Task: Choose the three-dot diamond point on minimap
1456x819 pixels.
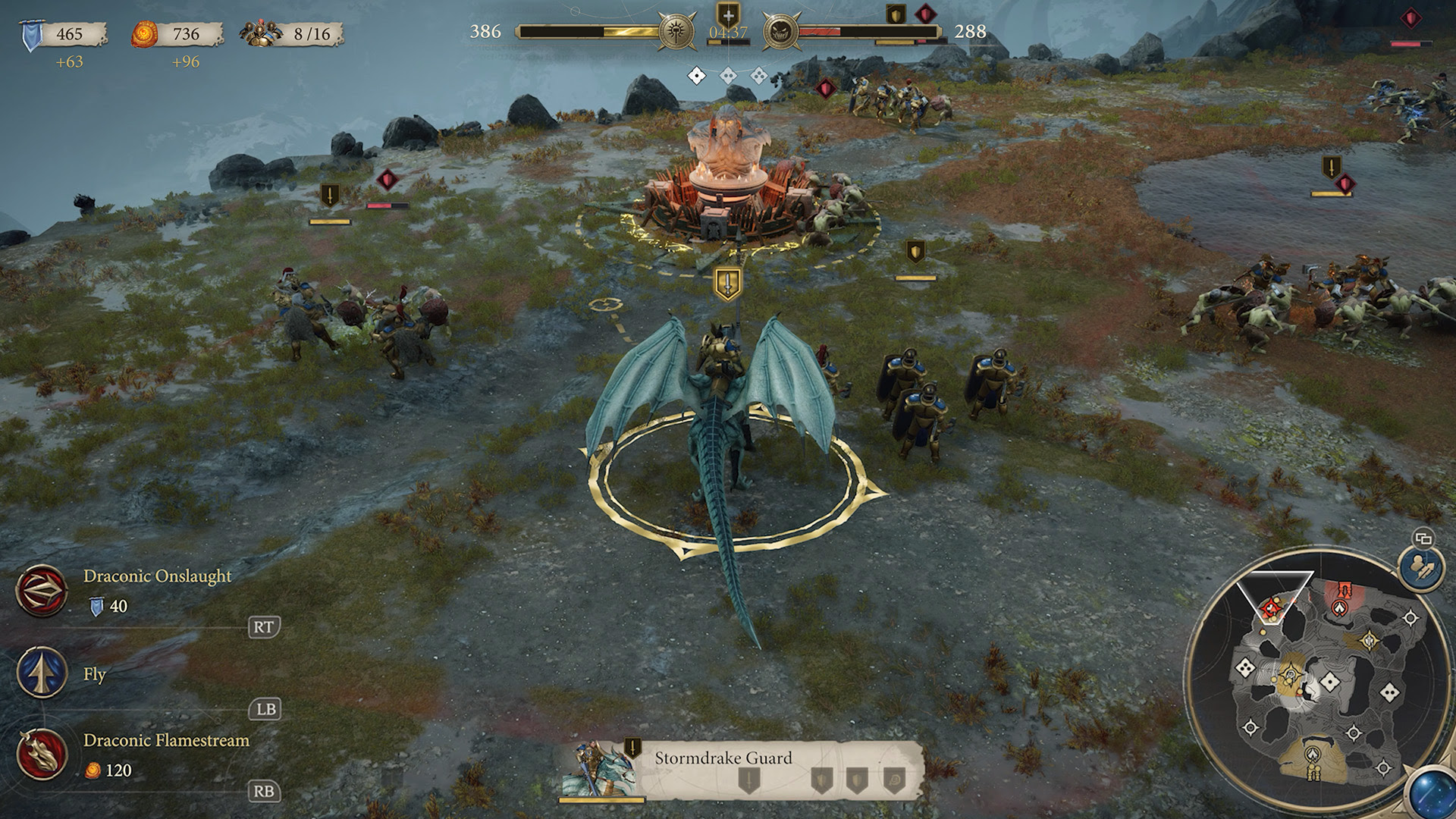Action: tap(1244, 667)
